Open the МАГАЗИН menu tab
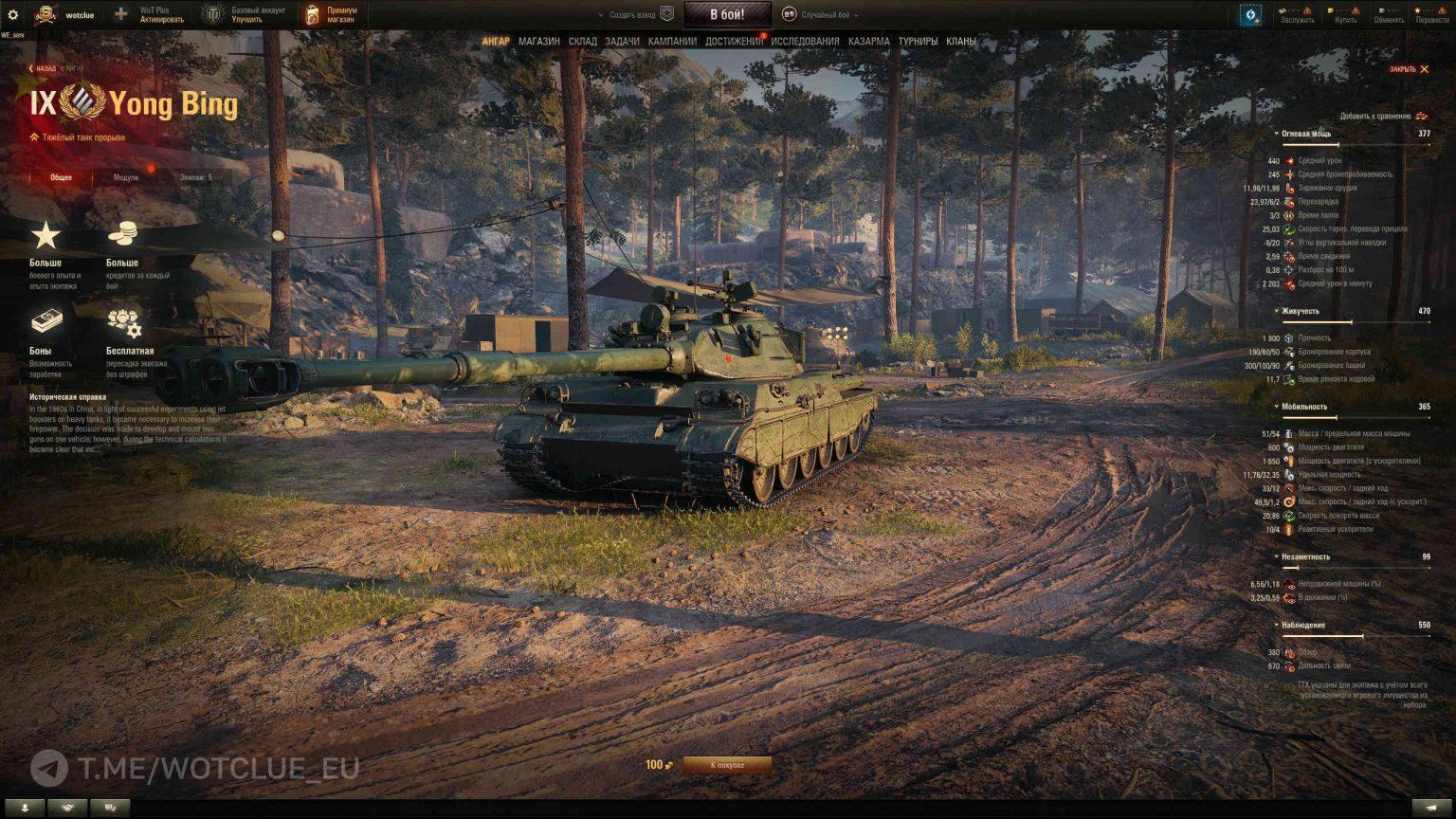Viewport: 1456px width, 819px height. coord(538,42)
